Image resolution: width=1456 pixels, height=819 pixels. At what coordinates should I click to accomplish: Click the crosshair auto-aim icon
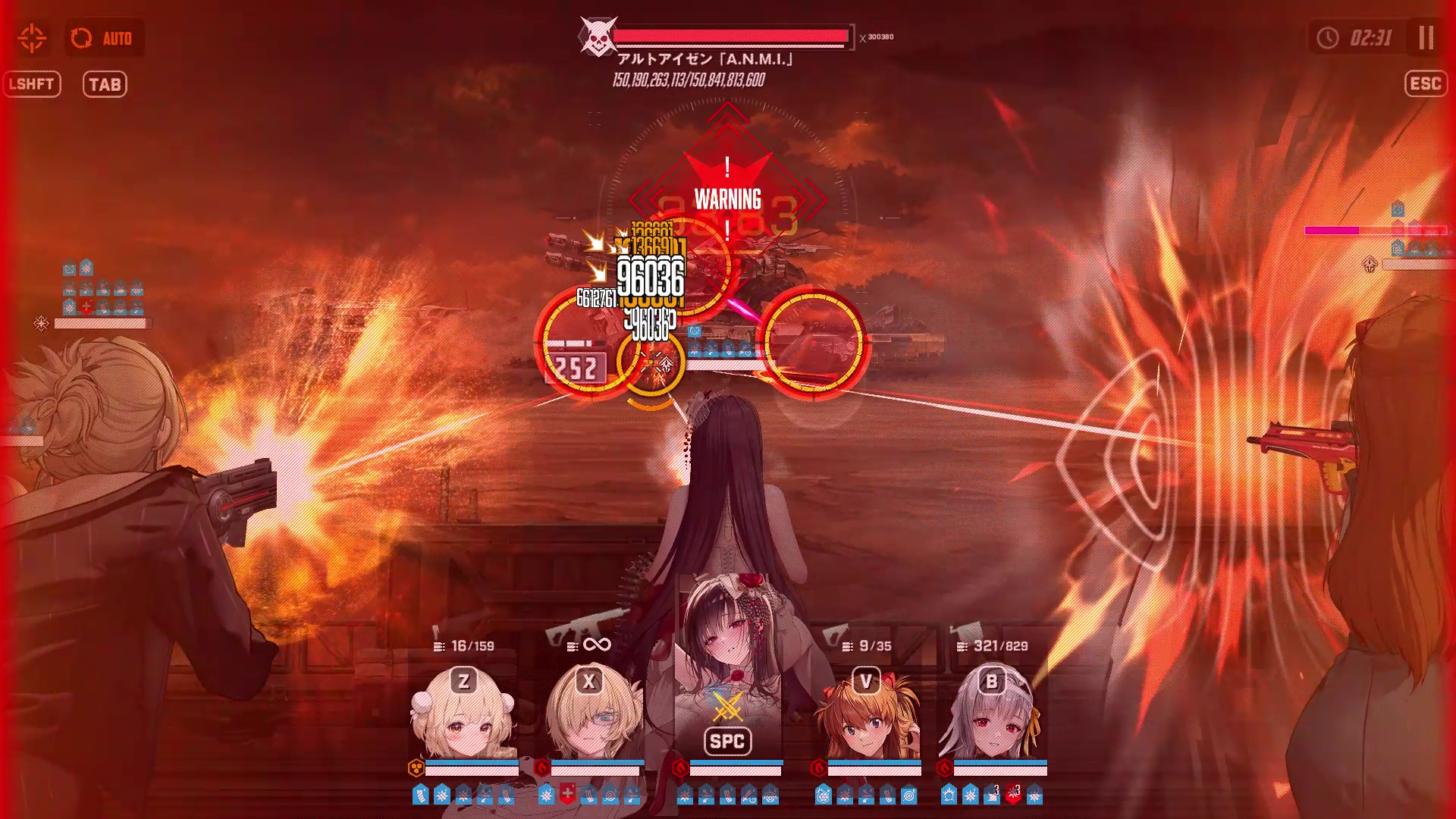click(x=32, y=38)
